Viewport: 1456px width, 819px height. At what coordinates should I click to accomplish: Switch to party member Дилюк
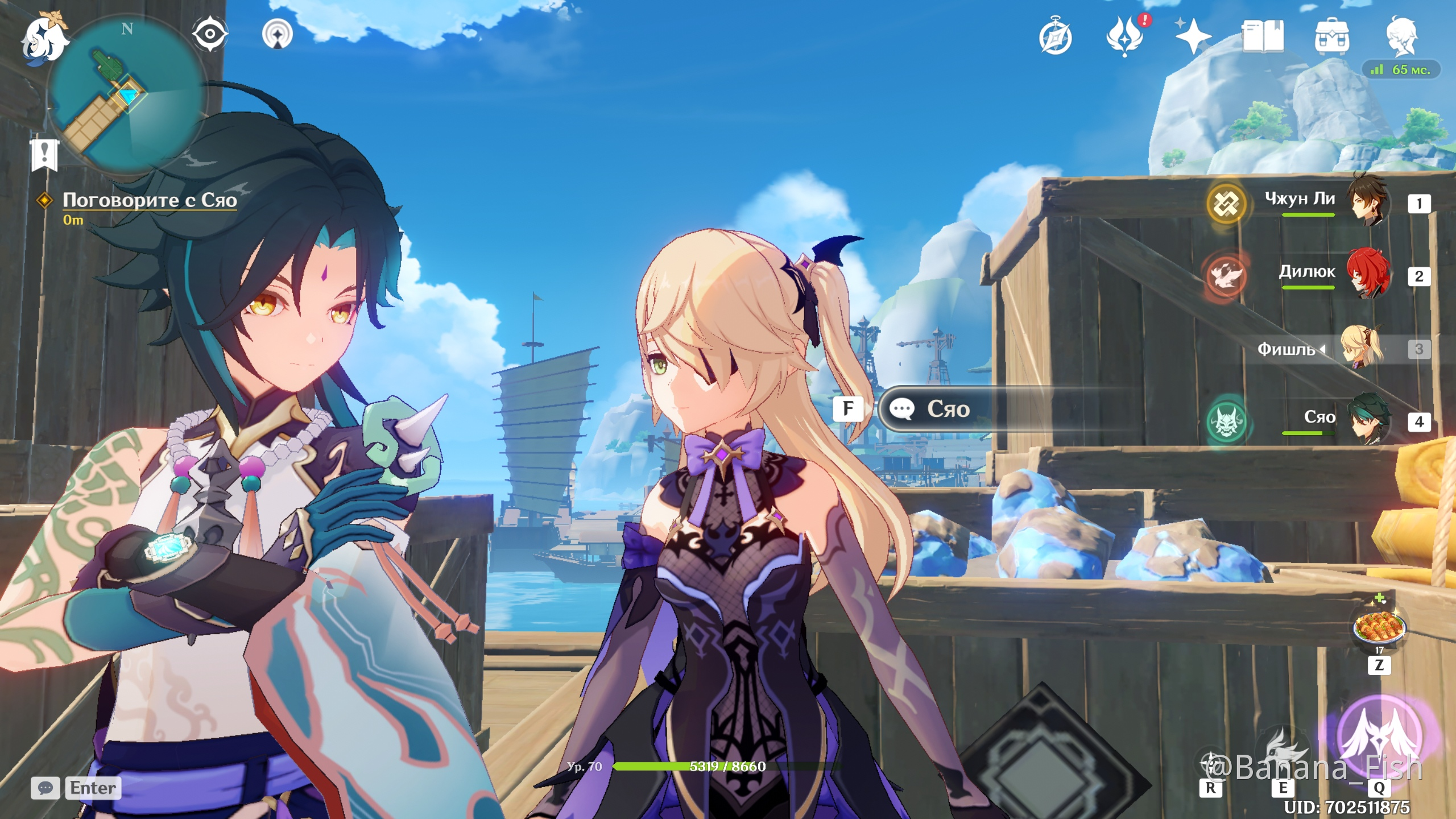click(1368, 275)
